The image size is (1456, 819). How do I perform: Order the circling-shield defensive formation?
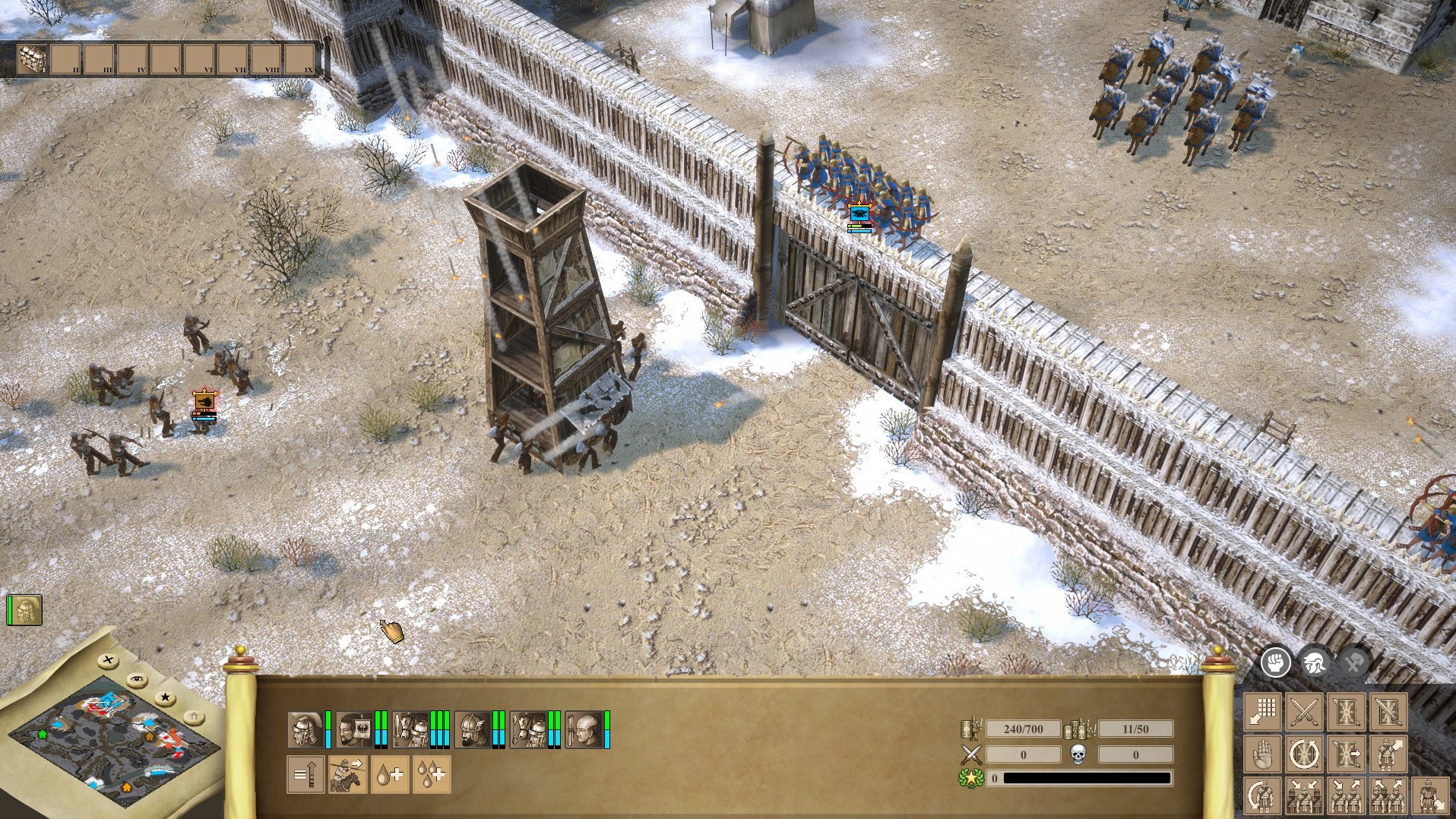click(1302, 754)
